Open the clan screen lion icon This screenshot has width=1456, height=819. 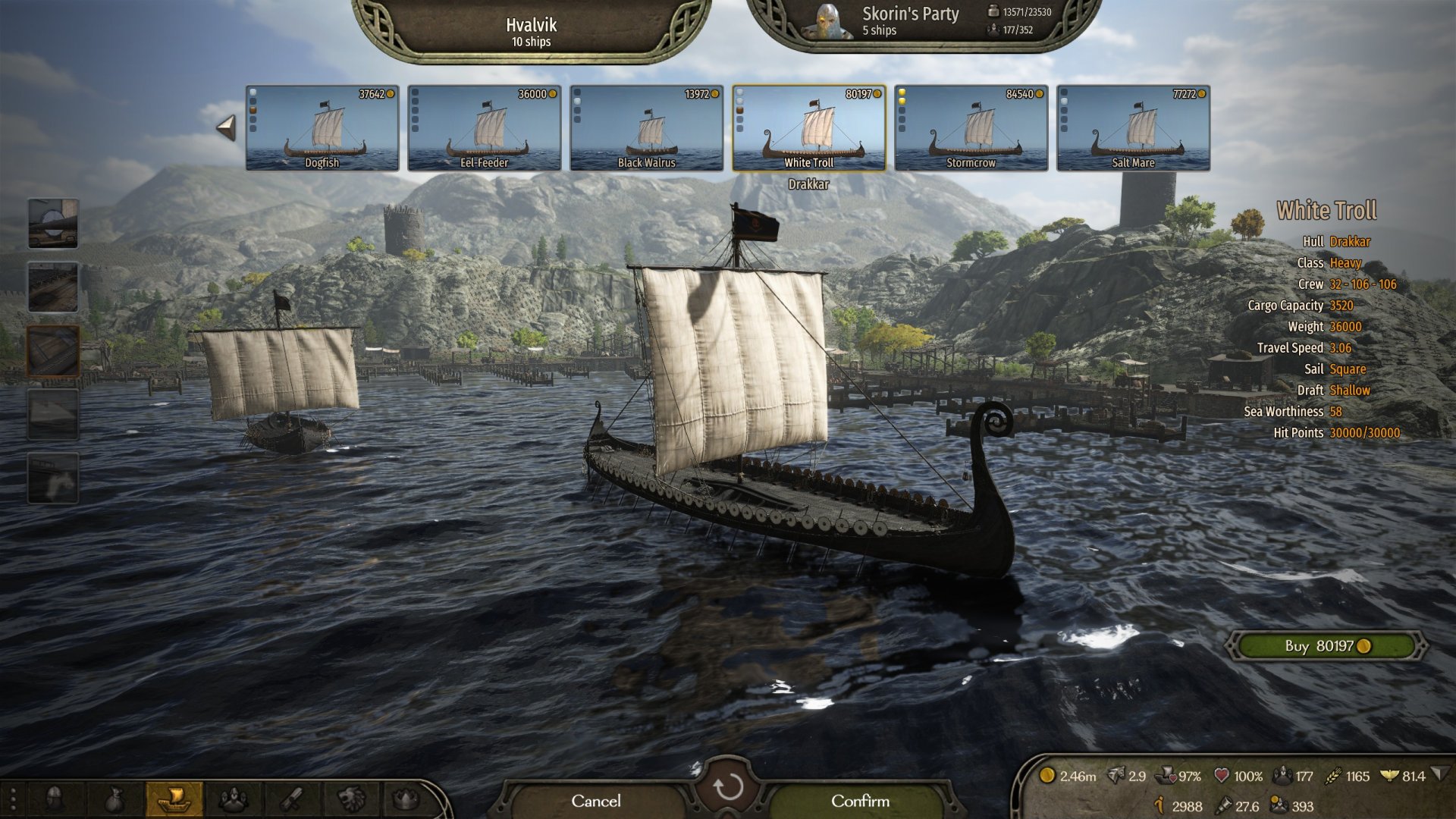point(350,799)
